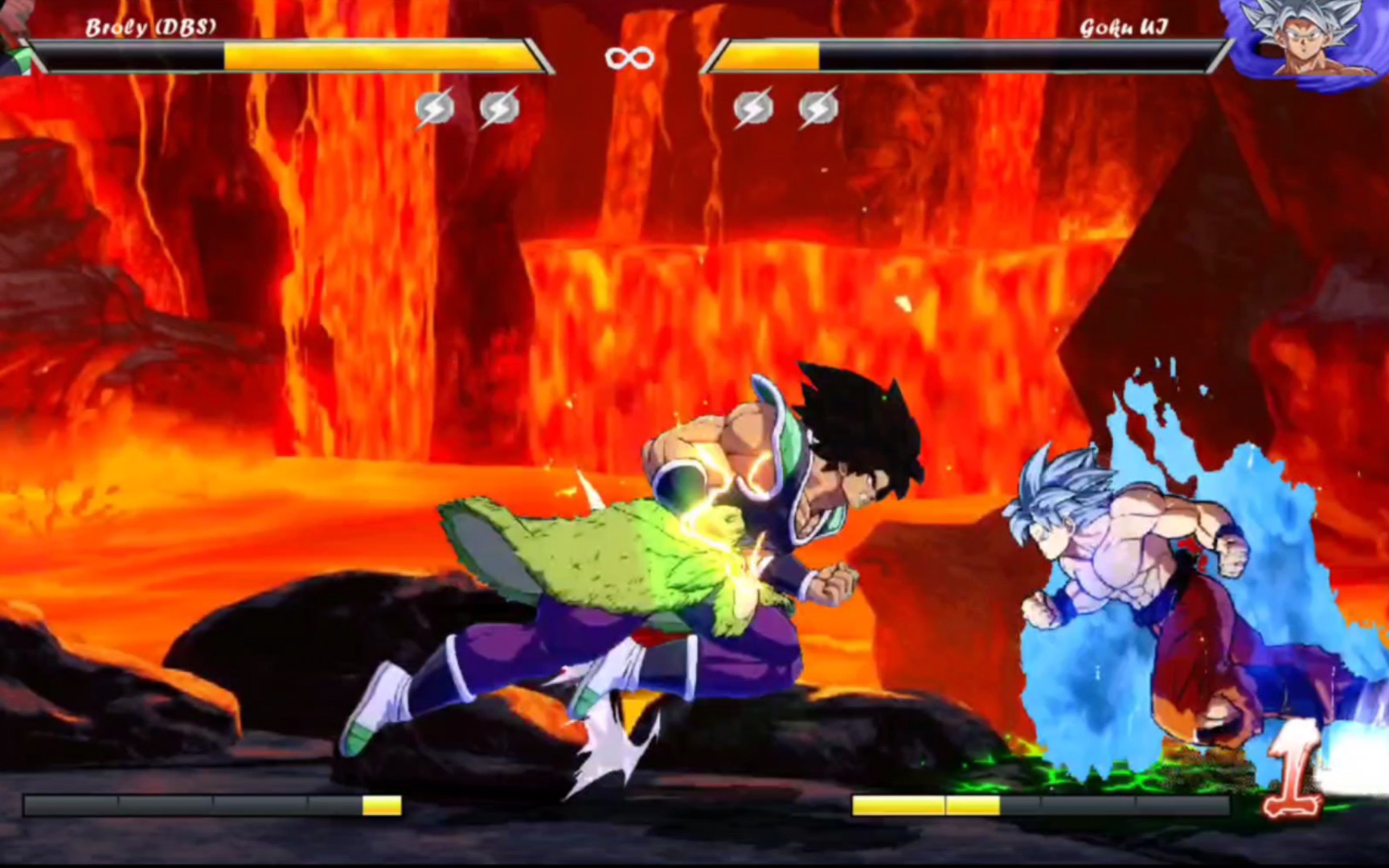This screenshot has height=868, width=1389.
Task: Click the first yellow segment of Broly's gauge
Action: (x=382, y=802)
